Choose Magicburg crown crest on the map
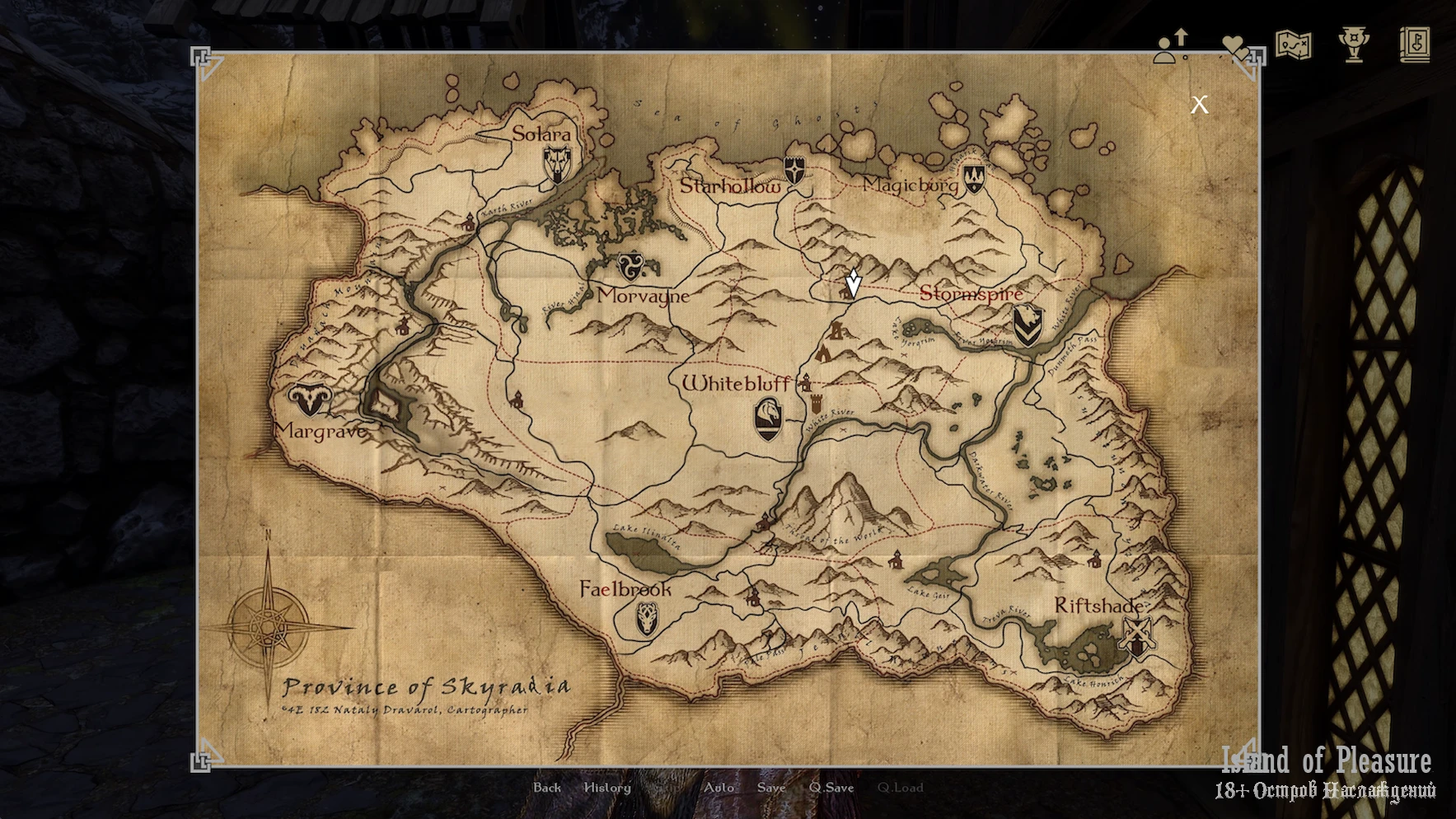 point(974,177)
